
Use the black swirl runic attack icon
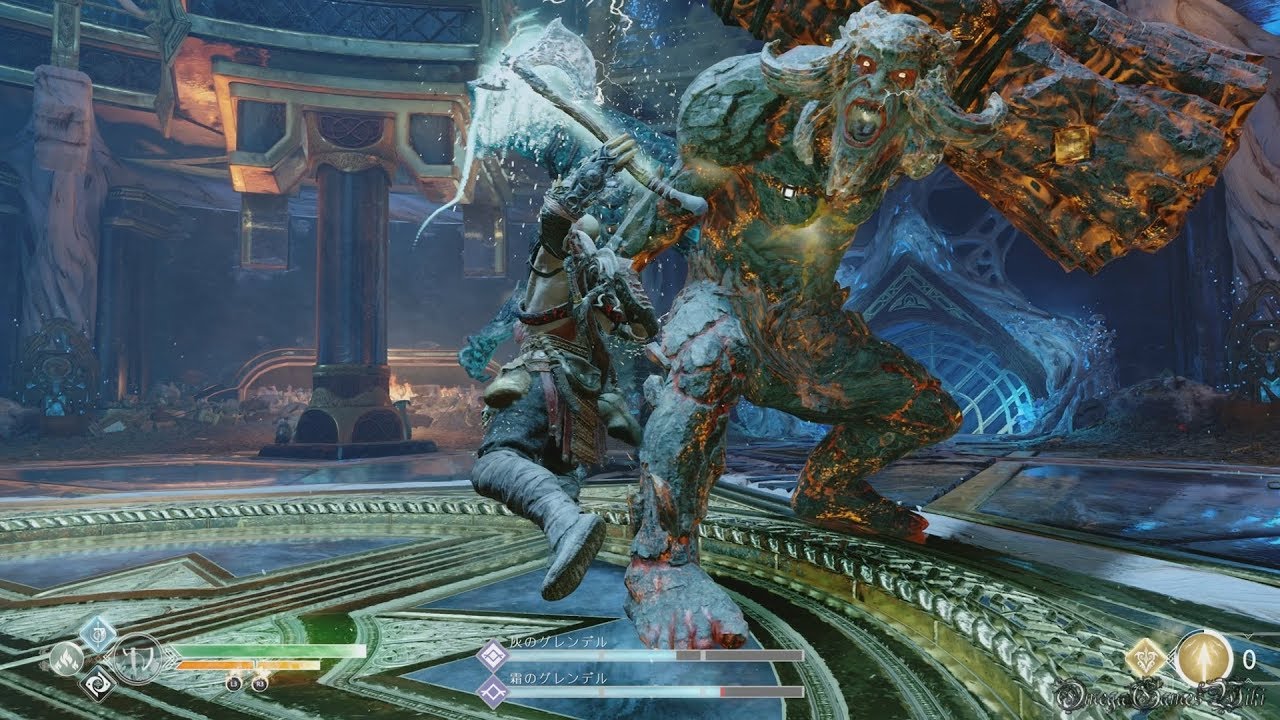[x=98, y=684]
